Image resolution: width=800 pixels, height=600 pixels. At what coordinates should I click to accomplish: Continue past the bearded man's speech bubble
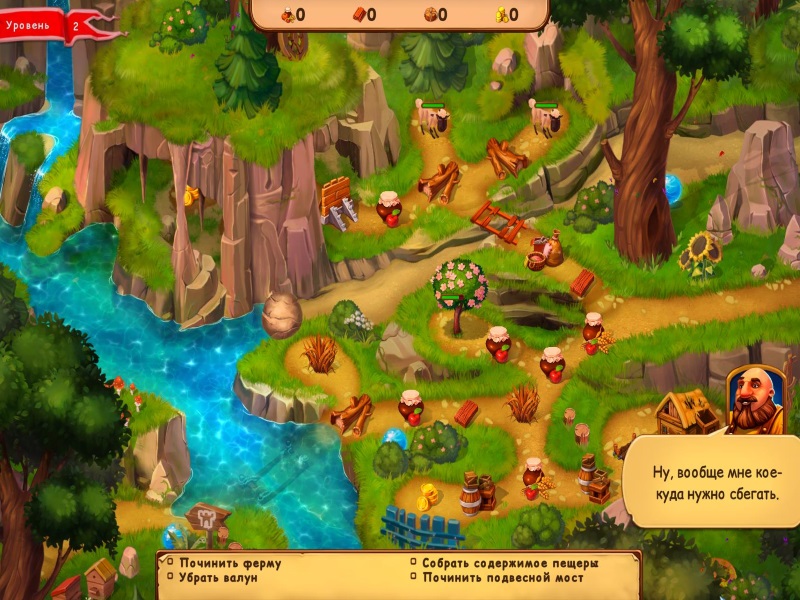[x=711, y=483]
